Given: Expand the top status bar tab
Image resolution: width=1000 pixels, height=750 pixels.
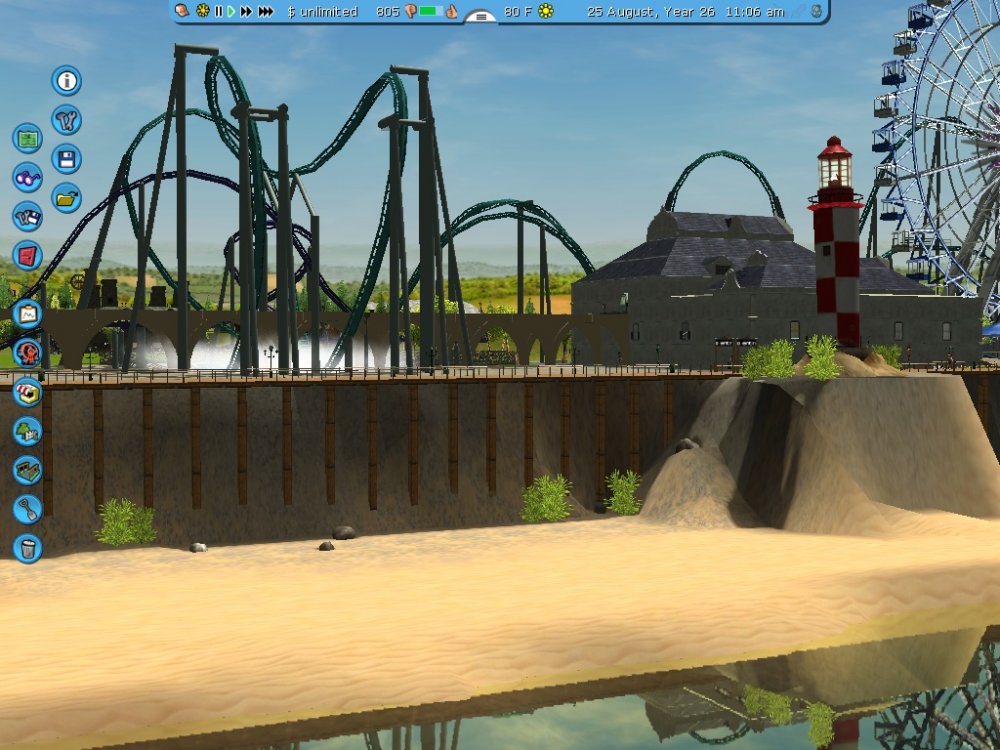Looking at the screenshot, I should coord(481,17).
